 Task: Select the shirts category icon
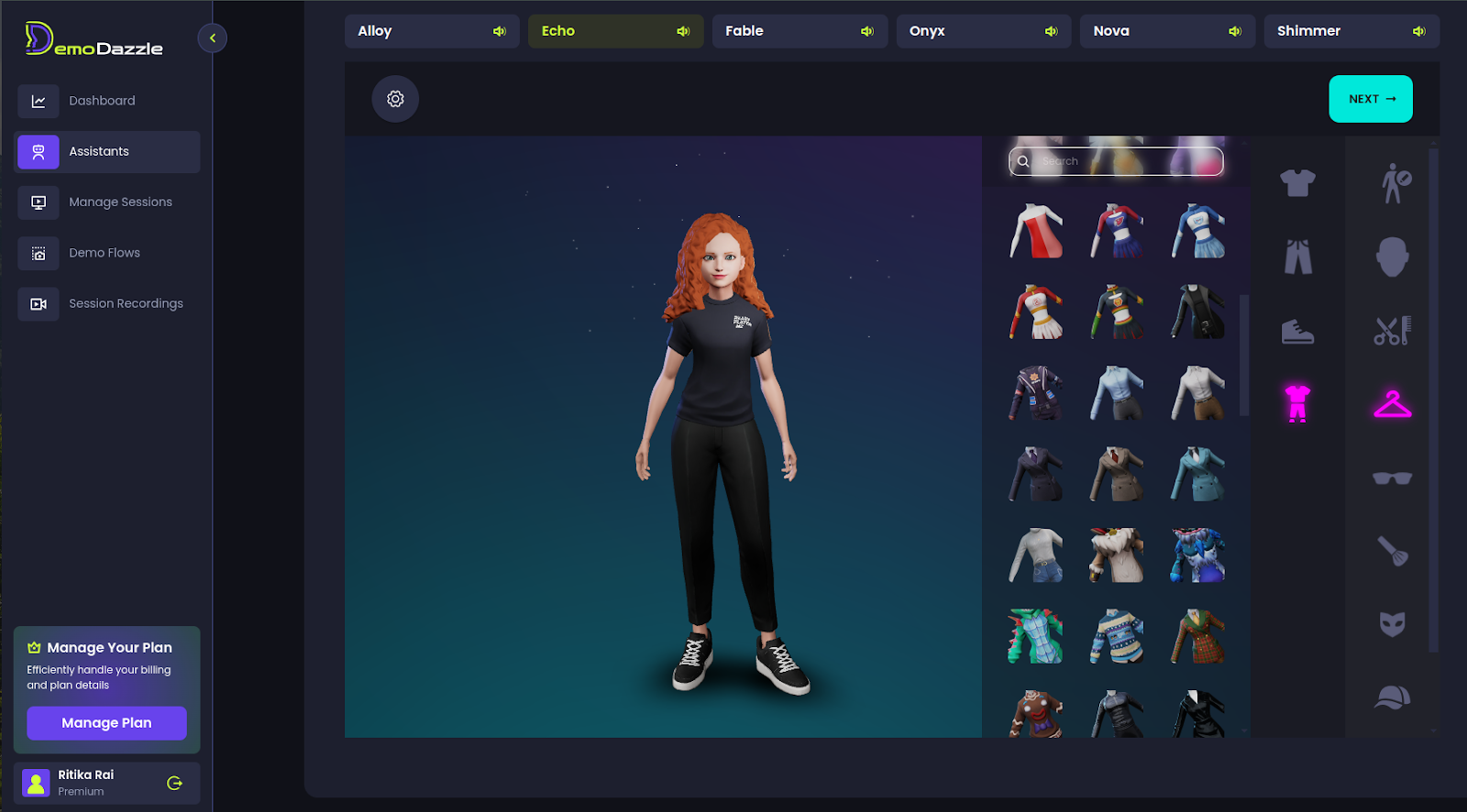(x=1296, y=183)
